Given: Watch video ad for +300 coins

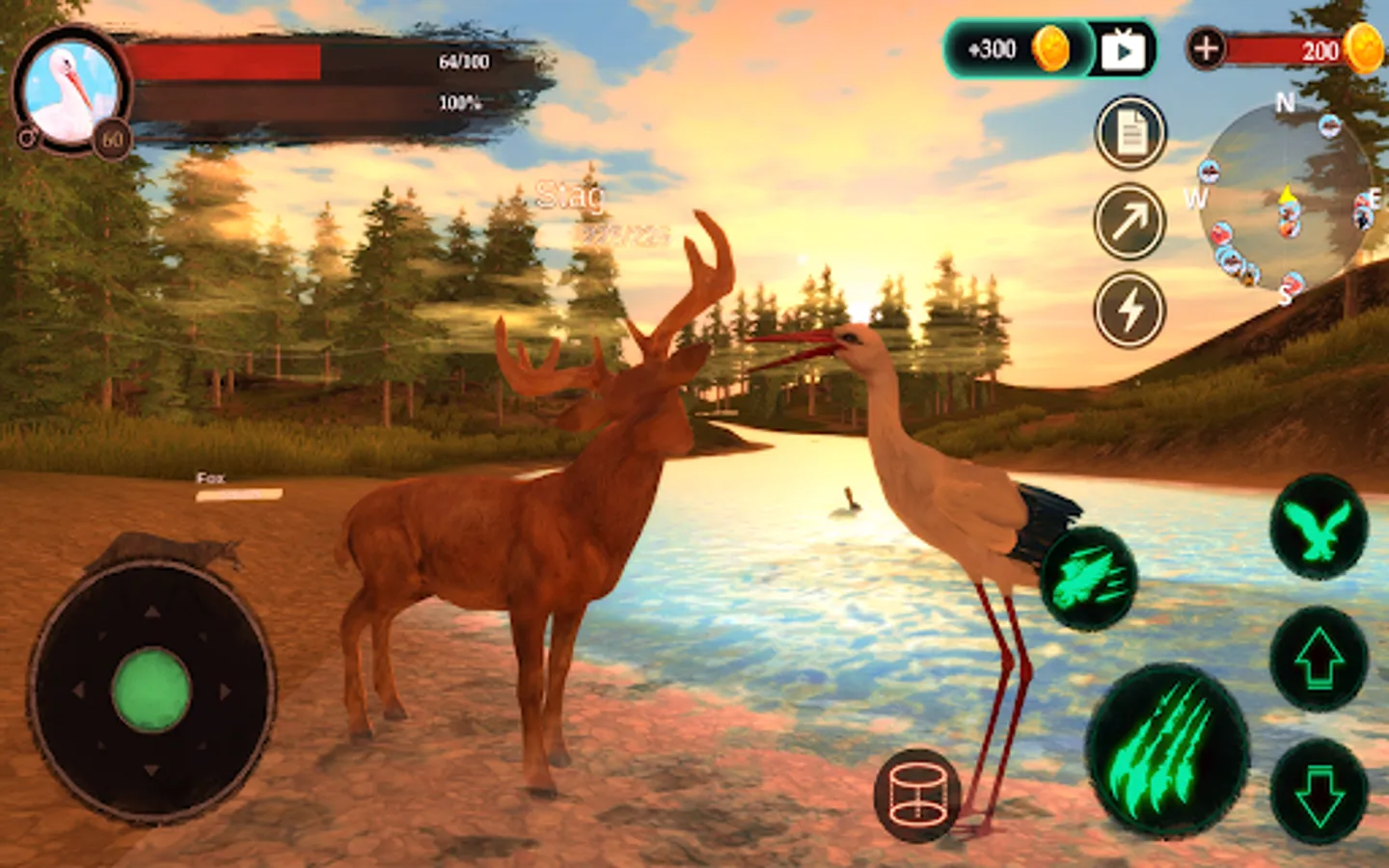Looking at the screenshot, I should pyautogui.click(x=1123, y=50).
